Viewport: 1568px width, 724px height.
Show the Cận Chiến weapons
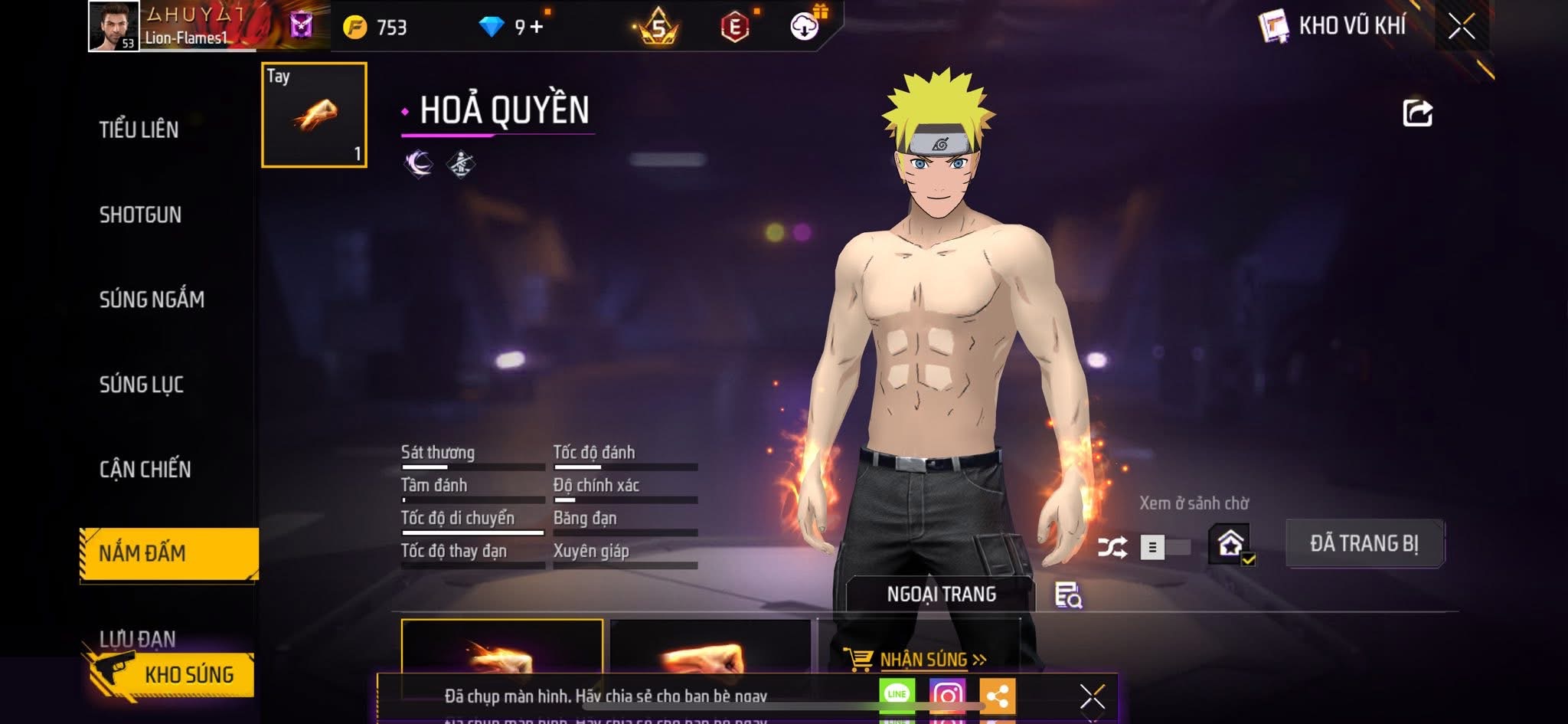tap(145, 469)
